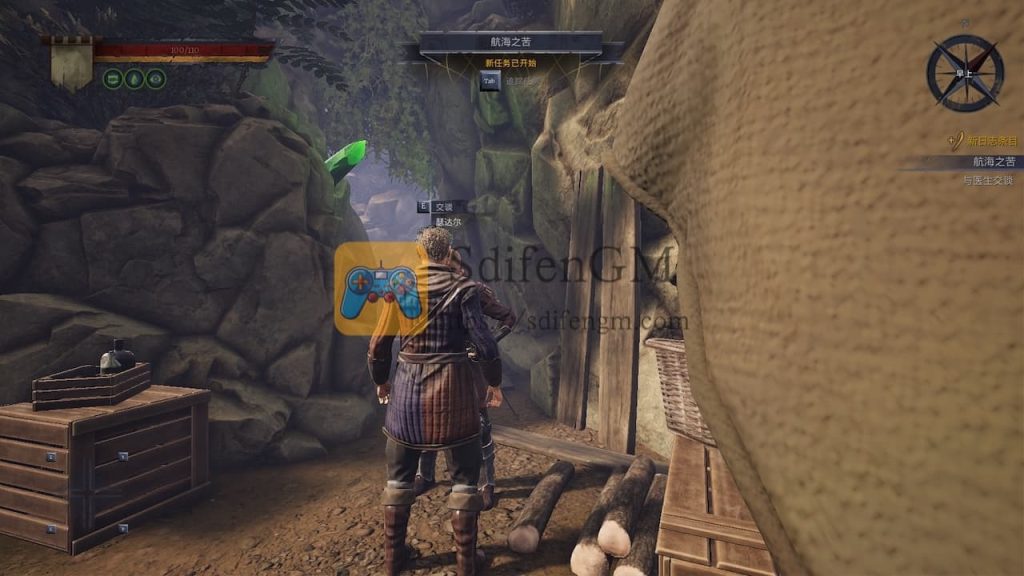Select the green droplet status icon
This screenshot has width=1024, height=576.
point(134,78)
